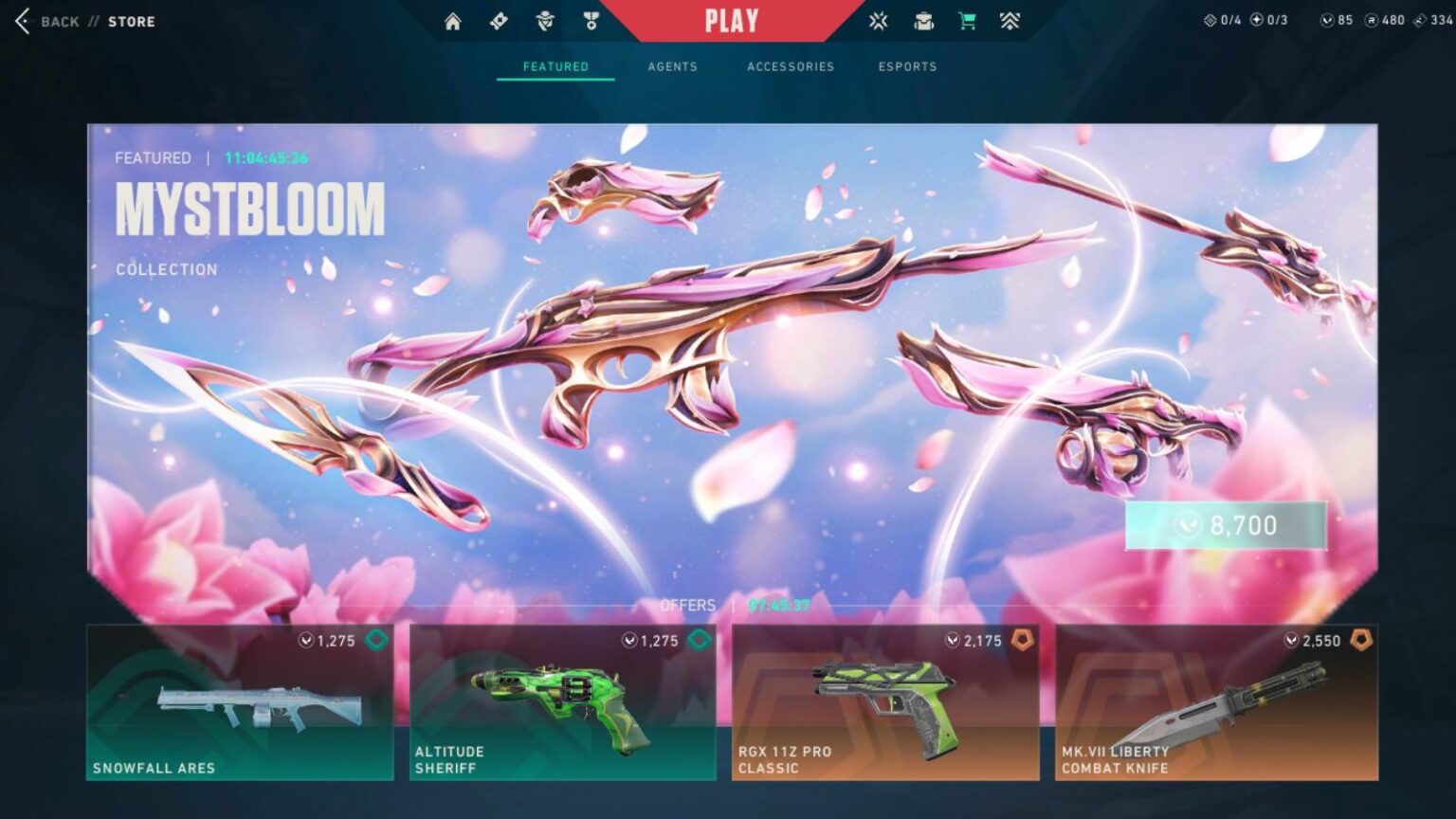Open the Accessories tab
1456x819 pixels.
pyautogui.click(x=790, y=66)
